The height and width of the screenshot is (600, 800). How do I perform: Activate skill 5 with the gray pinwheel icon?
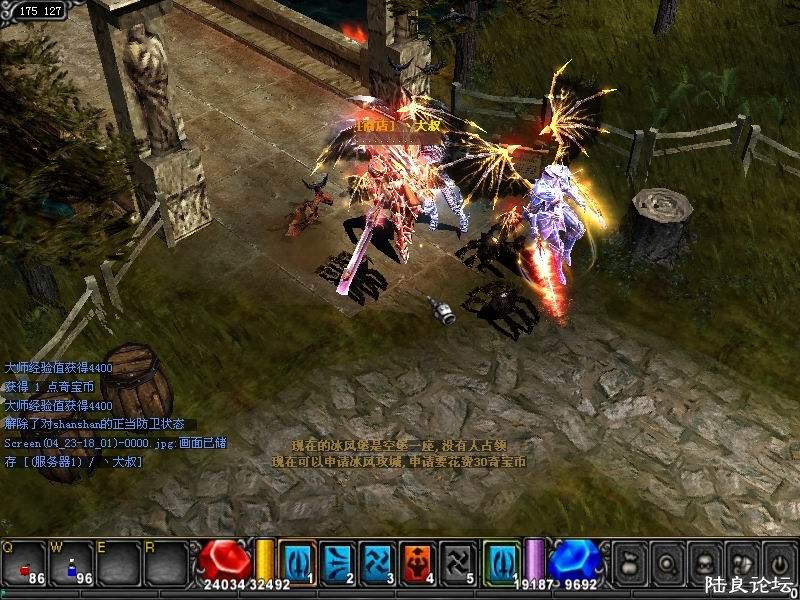click(x=457, y=562)
